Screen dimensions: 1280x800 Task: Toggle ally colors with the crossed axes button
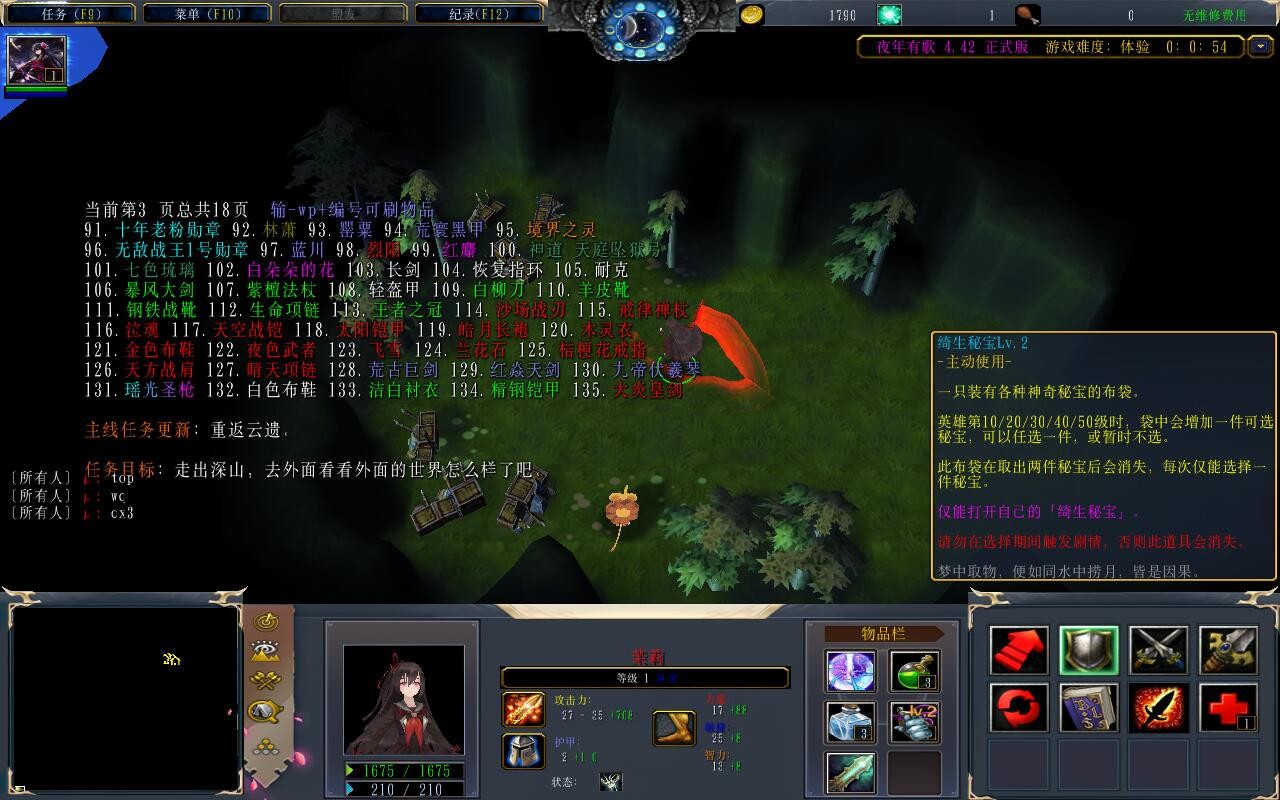(266, 681)
